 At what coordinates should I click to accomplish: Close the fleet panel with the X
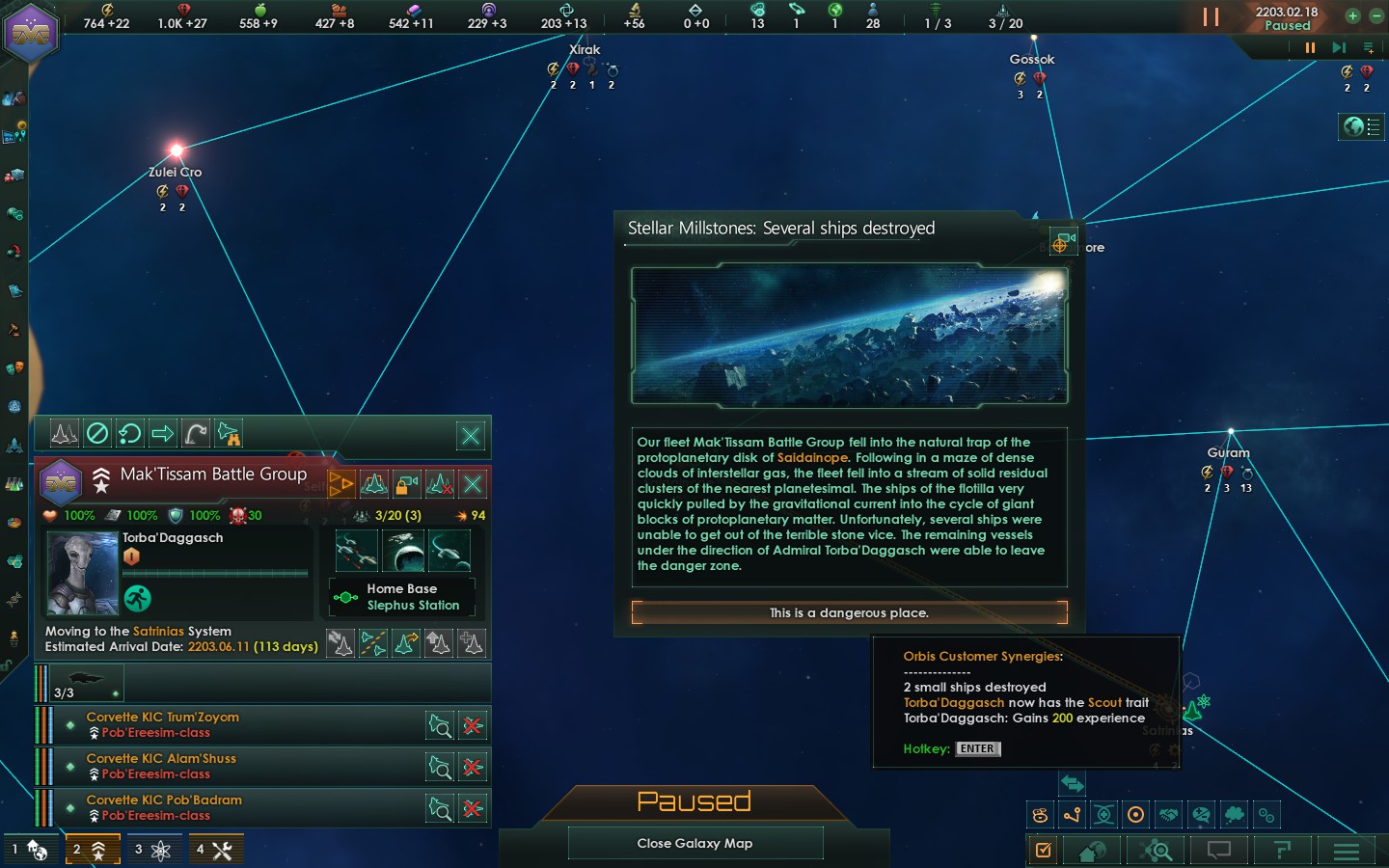click(x=471, y=436)
